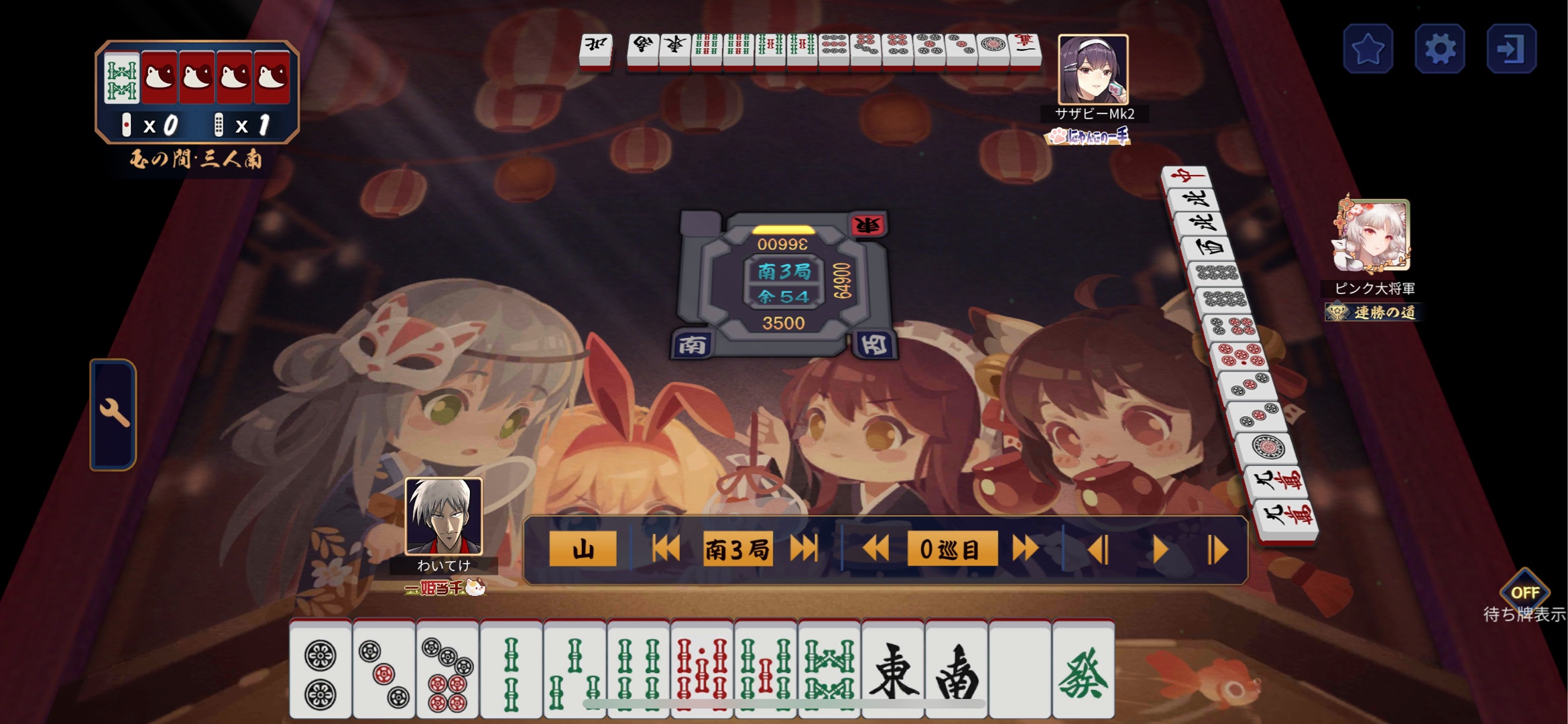Image resolution: width=1568 pixels, height=724 pixels.
Task: Fast-forward one turn with double-right arrows
Action: pyautogui.click(x=1025, y=549)
